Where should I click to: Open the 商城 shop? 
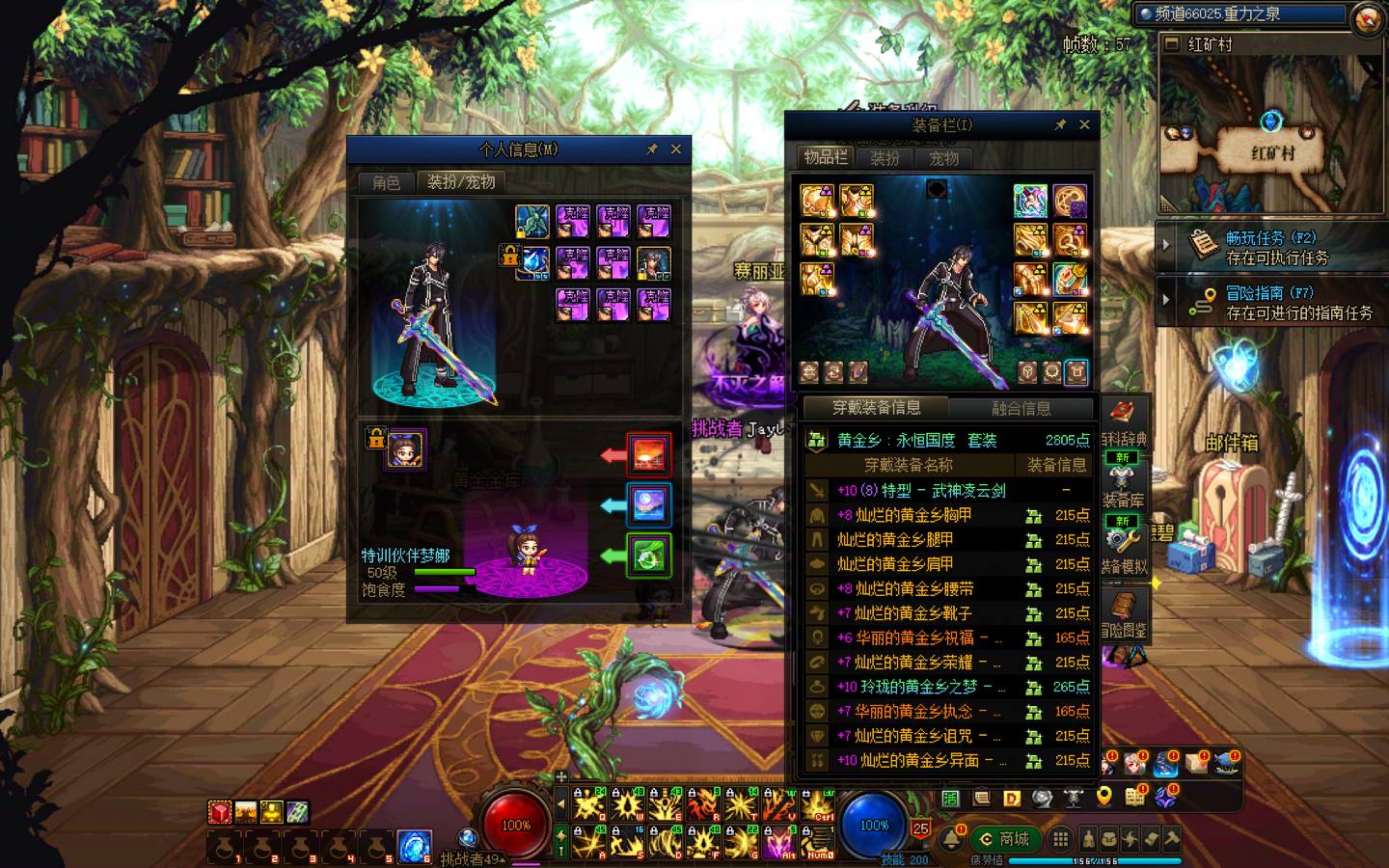pyautogui.click(x=1004, y=839)
